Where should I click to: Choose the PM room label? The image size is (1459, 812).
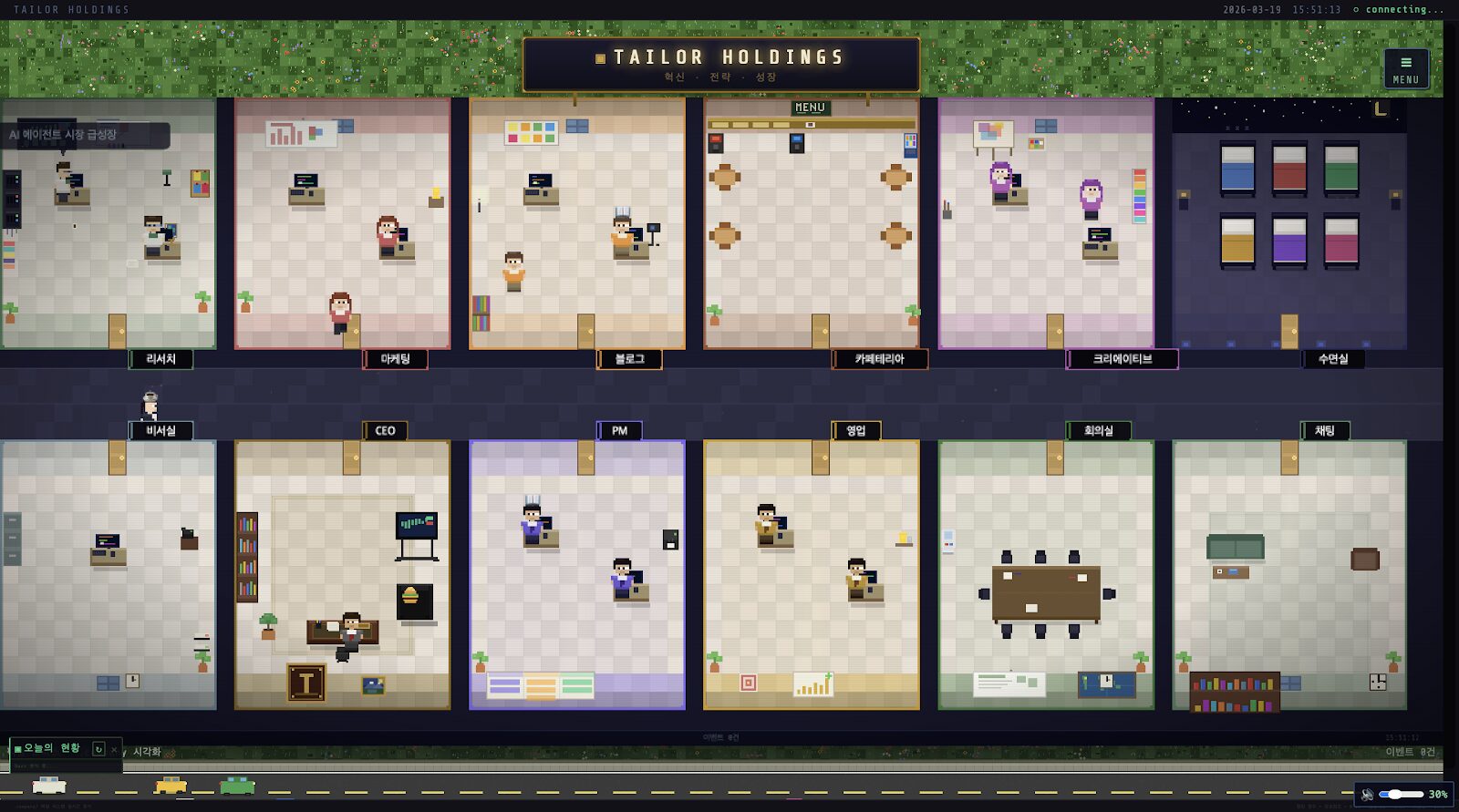(x=620, y=431)
